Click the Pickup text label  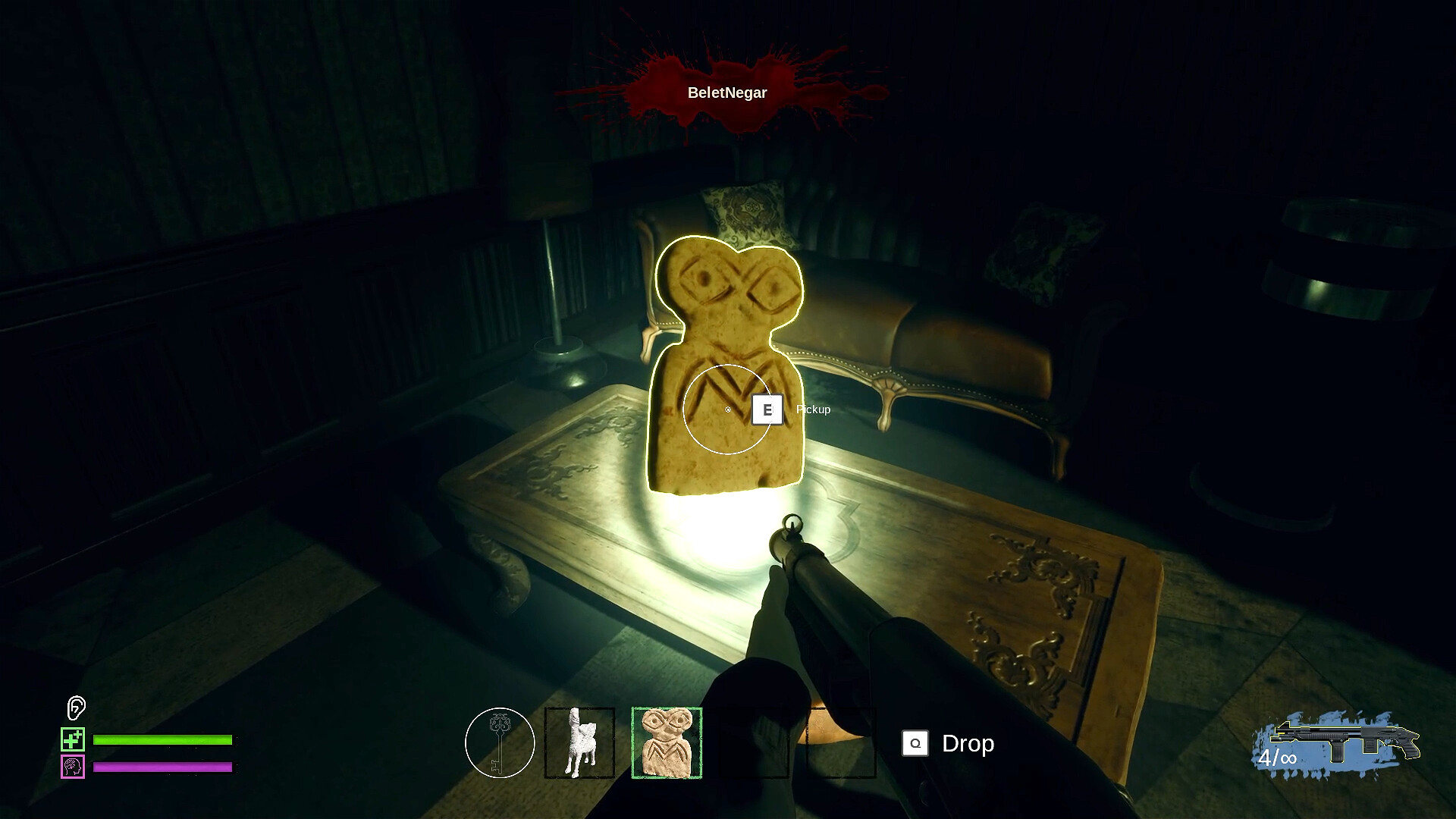[812, 409]
